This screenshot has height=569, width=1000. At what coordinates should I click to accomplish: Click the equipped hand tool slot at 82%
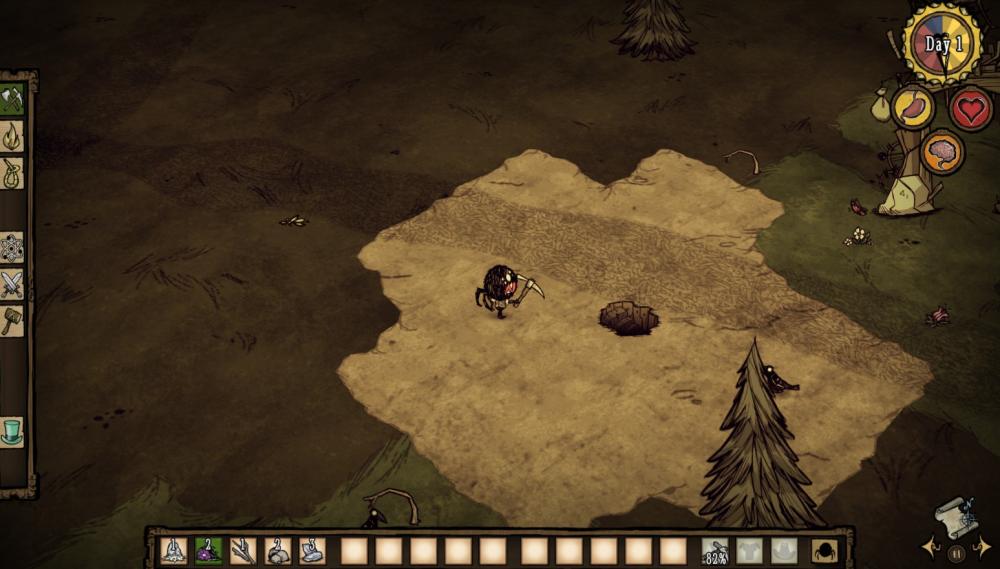pyautogui.click(x=715, y=551)
